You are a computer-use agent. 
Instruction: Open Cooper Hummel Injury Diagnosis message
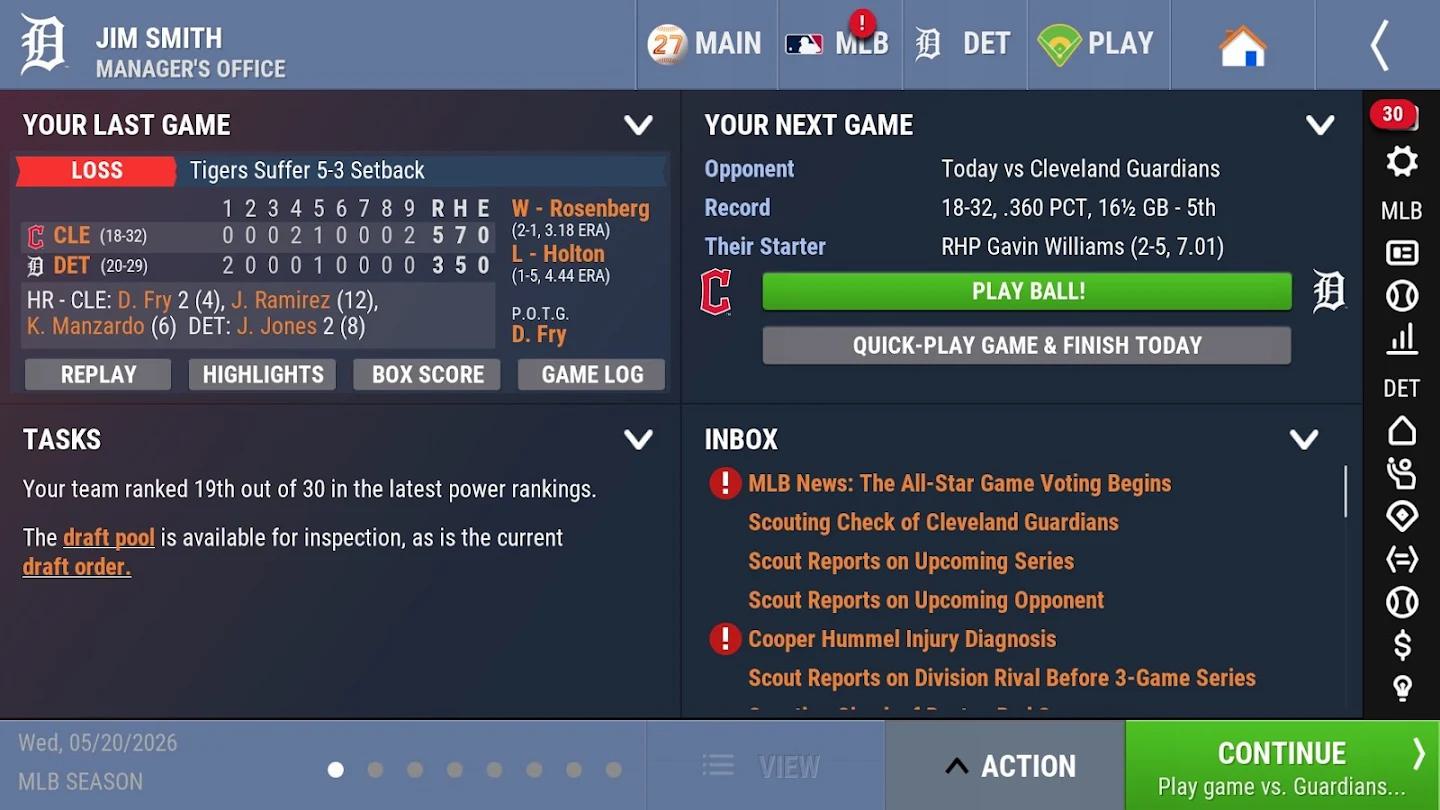click(902, 639)
